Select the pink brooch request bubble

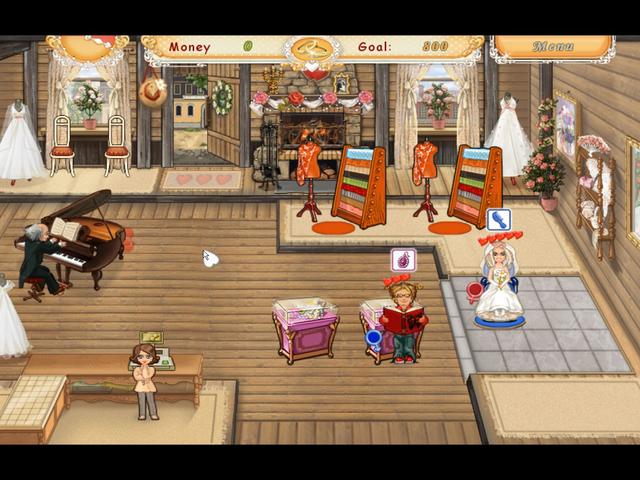coord(403,261)
